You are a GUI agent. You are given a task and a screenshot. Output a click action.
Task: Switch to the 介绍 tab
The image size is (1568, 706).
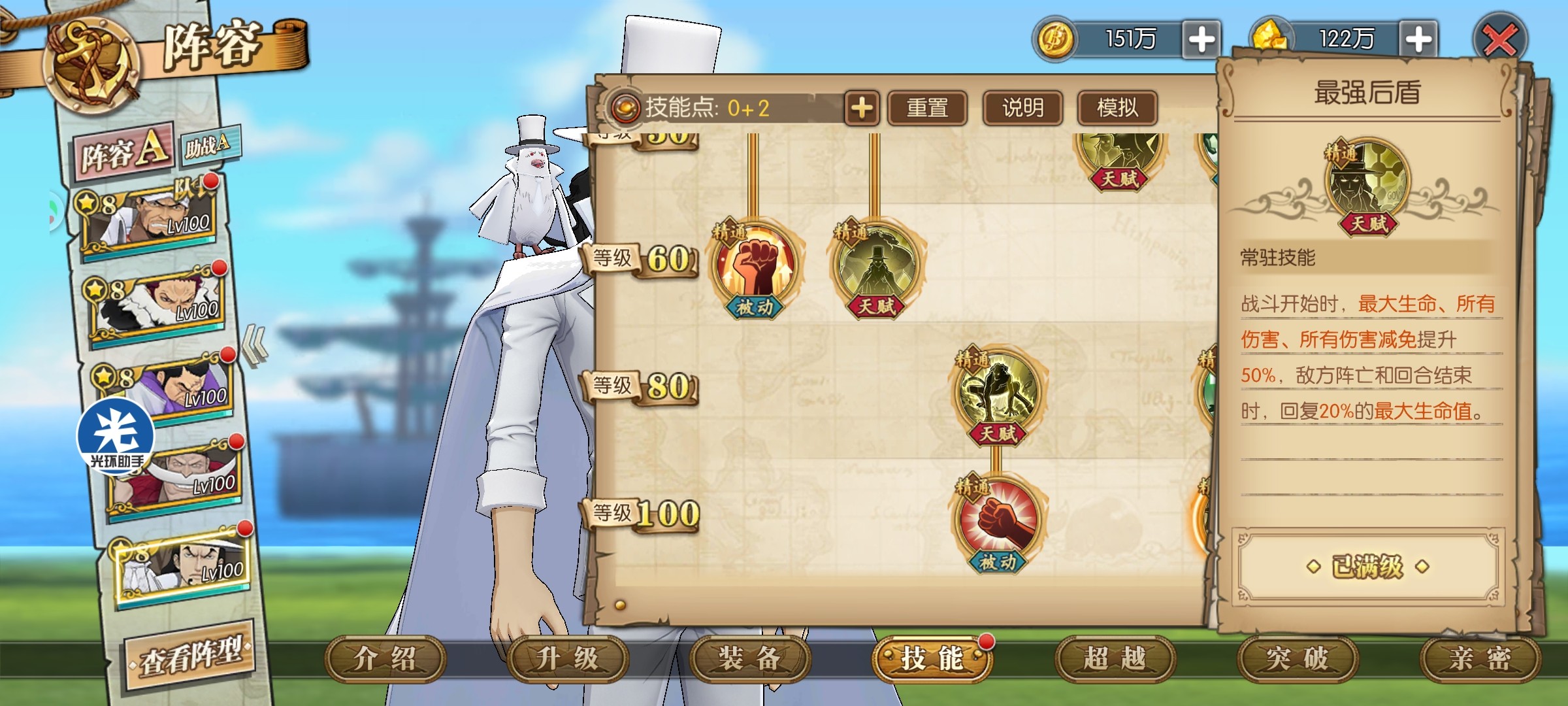(385, 659)
